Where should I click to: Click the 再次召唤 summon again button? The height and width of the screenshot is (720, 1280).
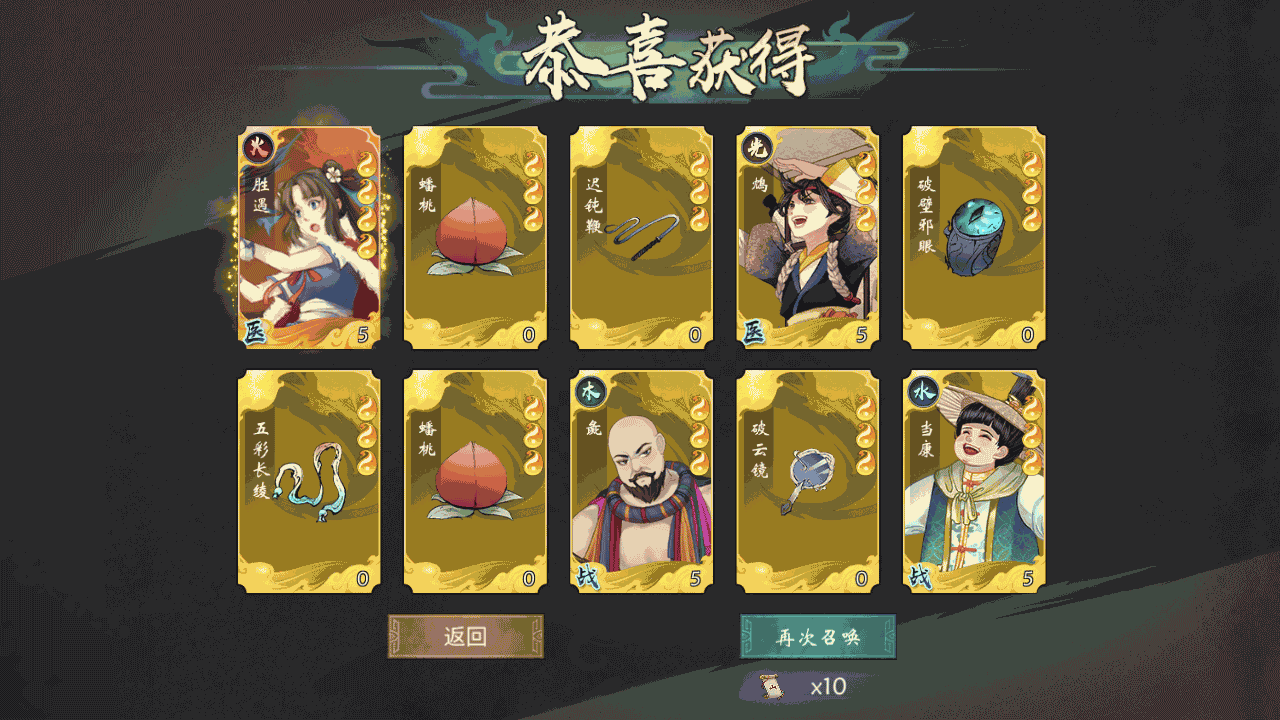[x=816, y=637]
